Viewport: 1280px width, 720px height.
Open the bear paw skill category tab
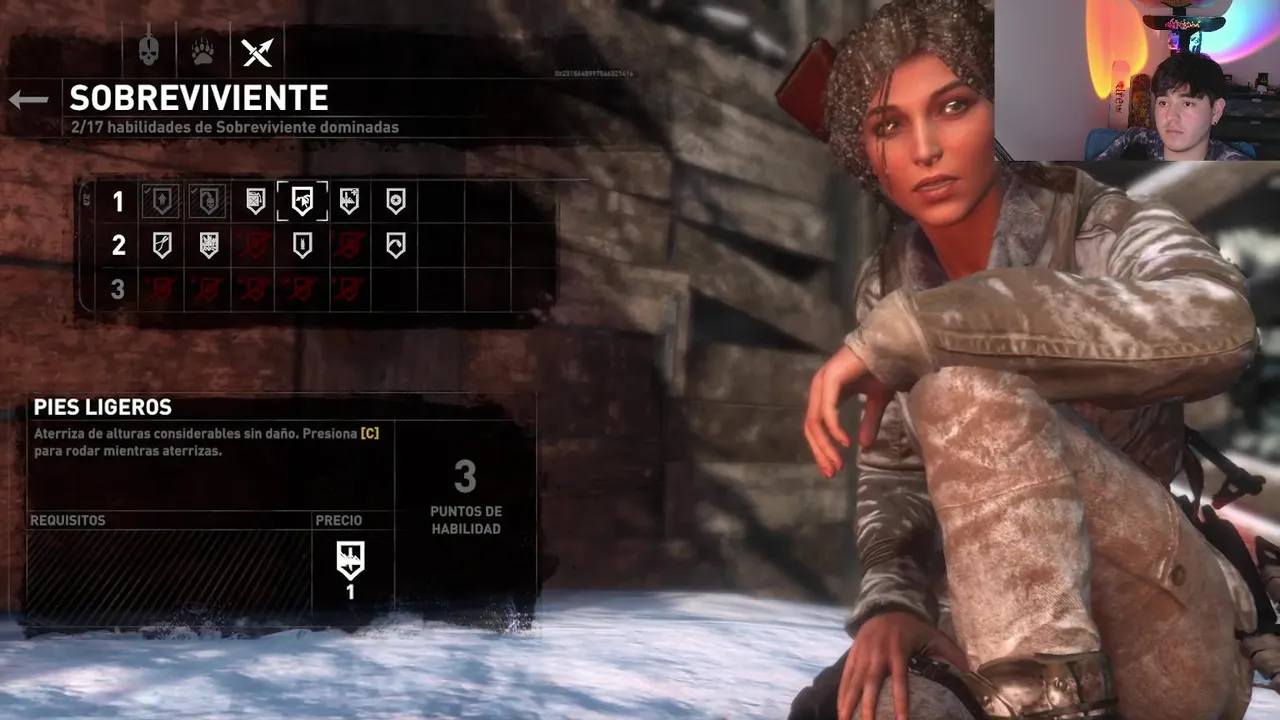click(x=203, y=52)
